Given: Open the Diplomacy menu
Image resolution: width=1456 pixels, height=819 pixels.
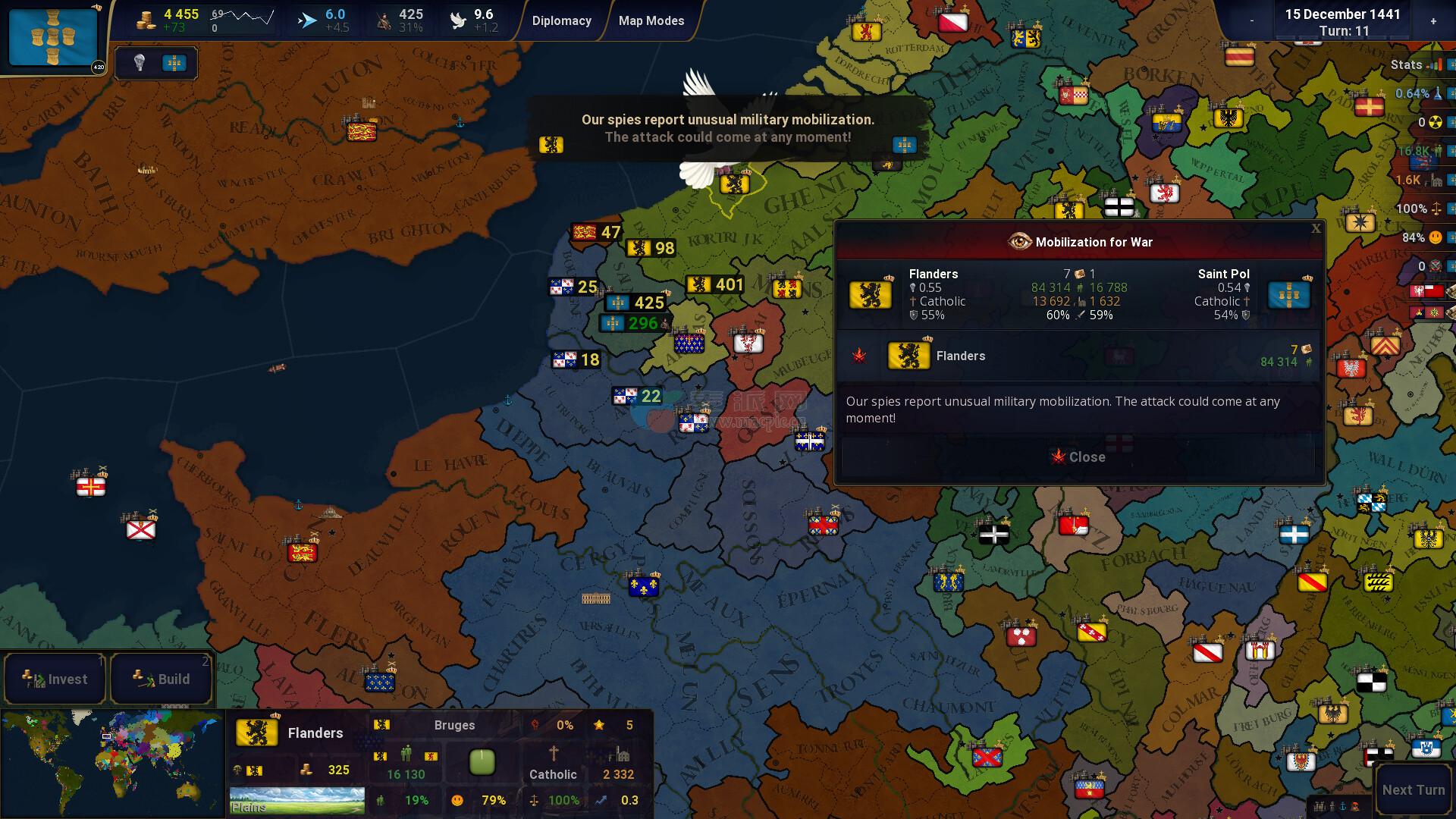Looking at the screenshot, I should click(561, 20).
